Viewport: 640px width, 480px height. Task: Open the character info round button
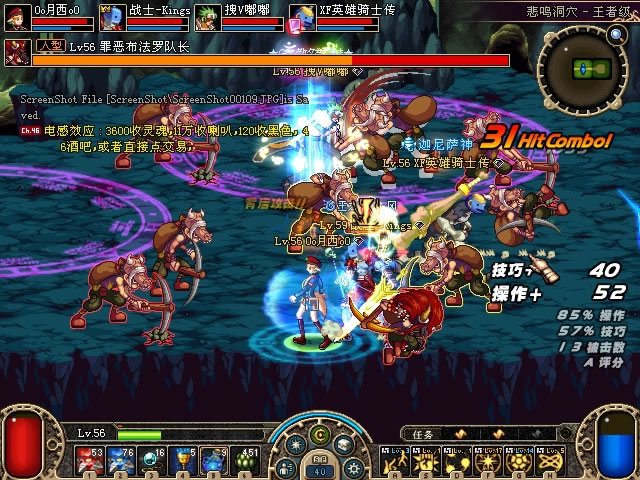click(287, 467)
